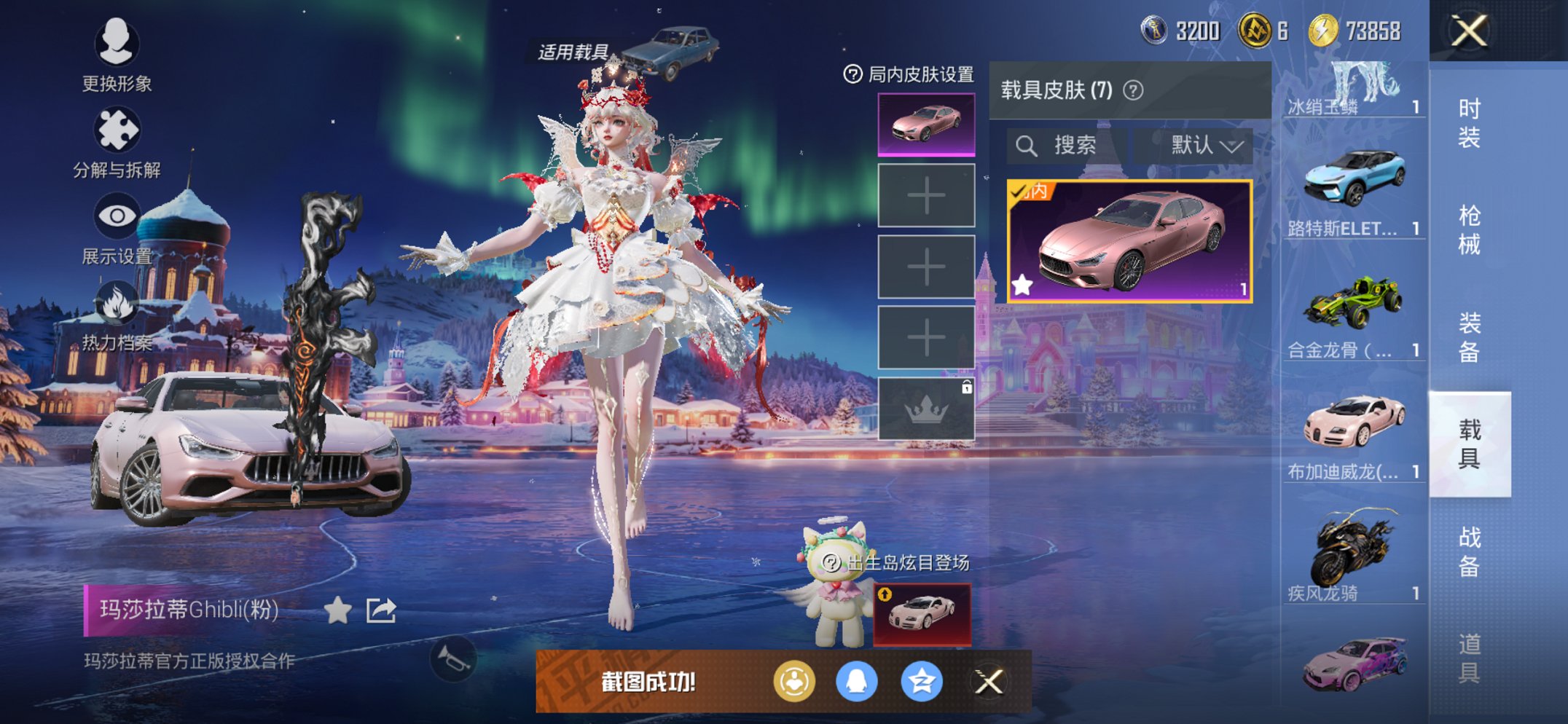Image resolution: width=1568 pixels, height=724 pixels.
Task: Open 展示设置 display settings
Action: 117,216
